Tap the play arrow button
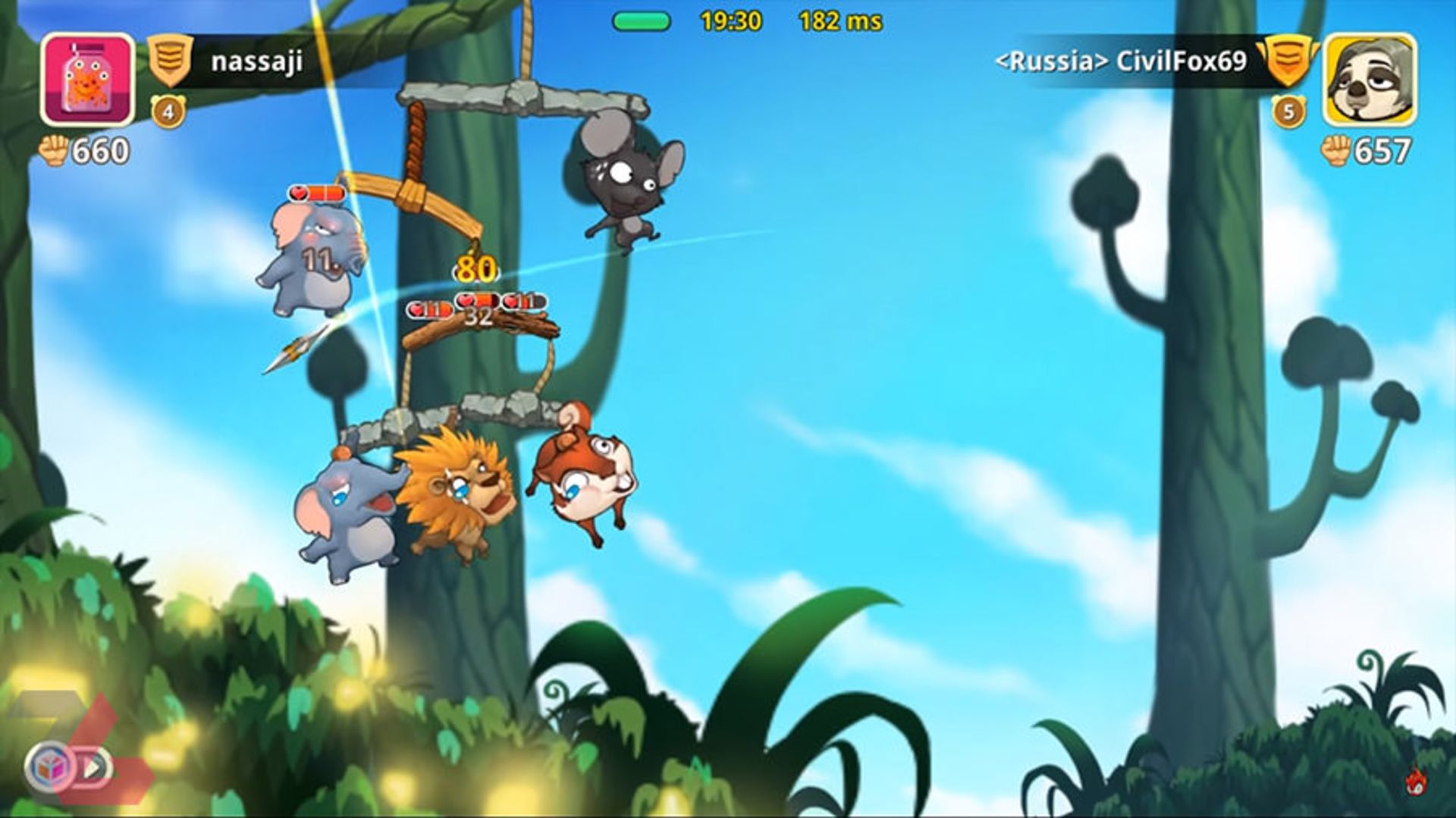The height and width of the screenshot is (818, 1456). click(x=94, y=767)
